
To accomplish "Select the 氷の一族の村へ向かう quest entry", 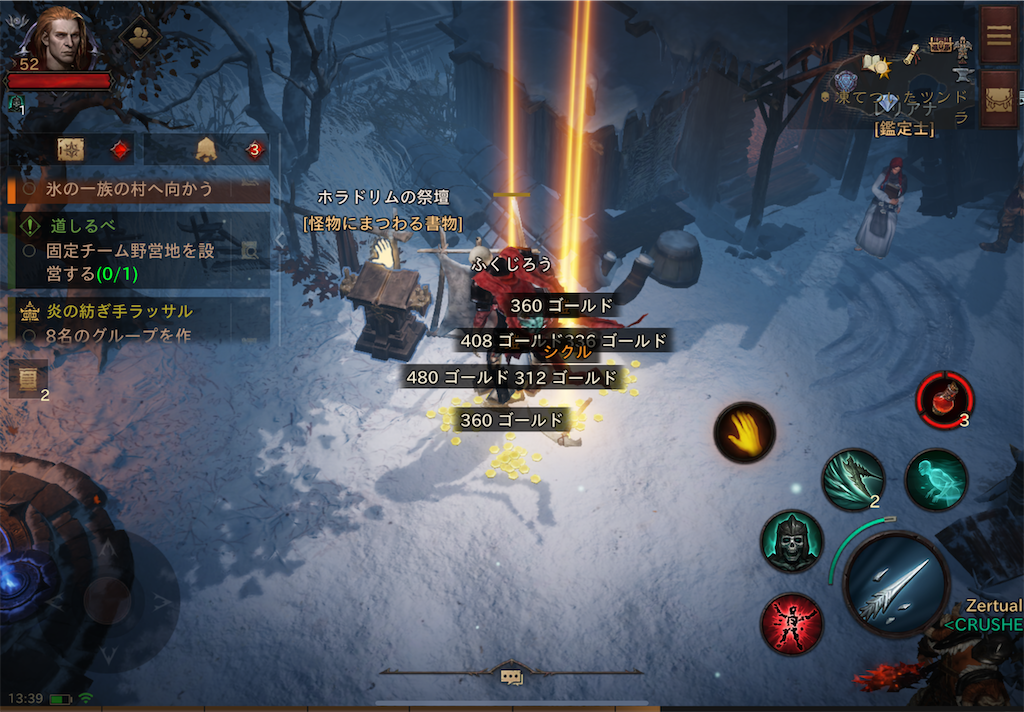I will coord(138,188).
